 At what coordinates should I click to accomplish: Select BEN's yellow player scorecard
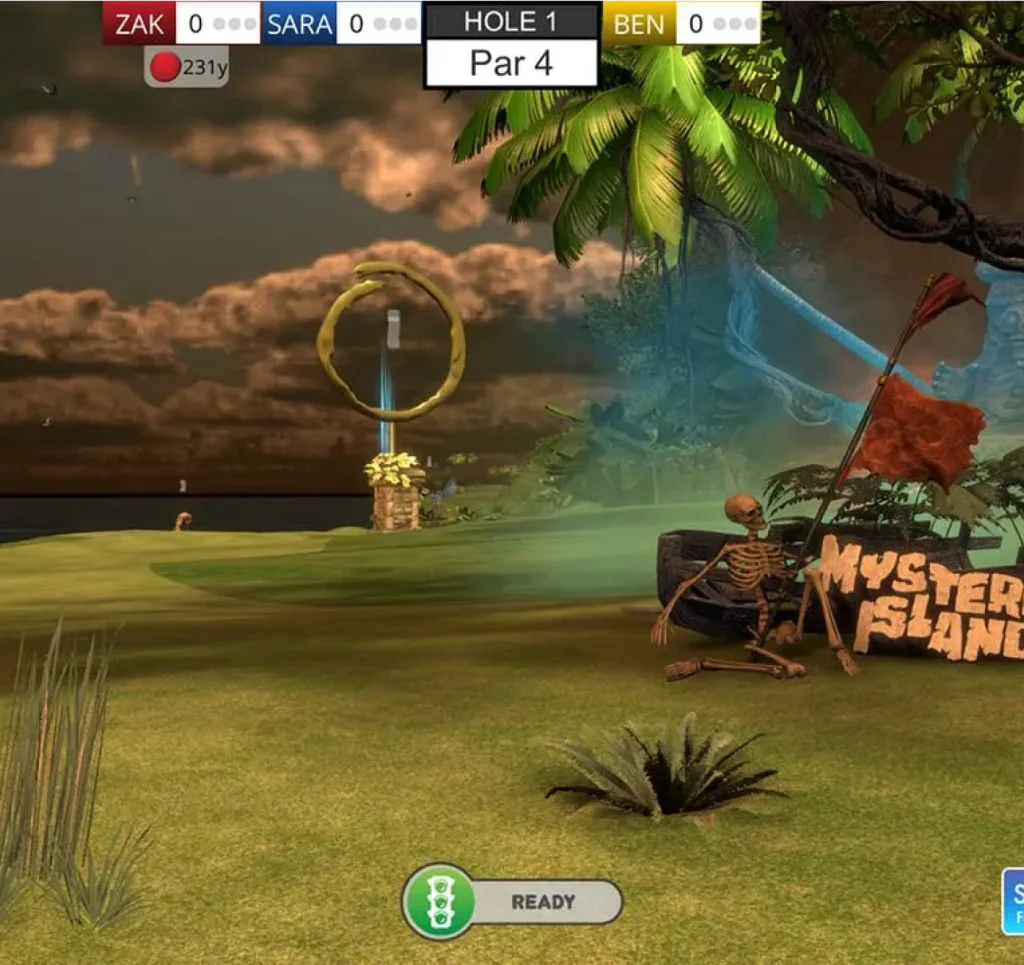(x=681, y=23)
